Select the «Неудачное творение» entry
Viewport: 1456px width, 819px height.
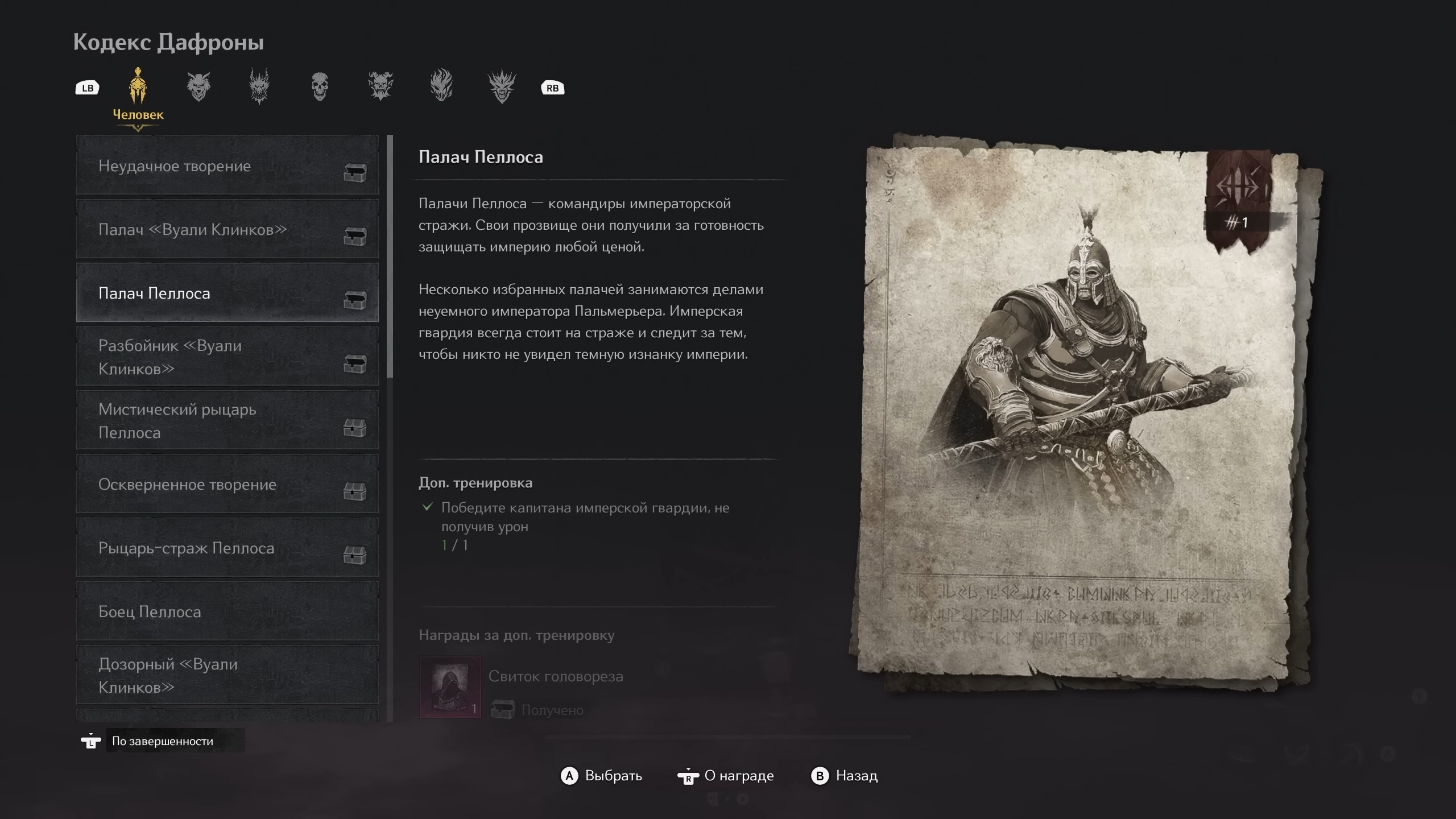(x=227, y=166)
